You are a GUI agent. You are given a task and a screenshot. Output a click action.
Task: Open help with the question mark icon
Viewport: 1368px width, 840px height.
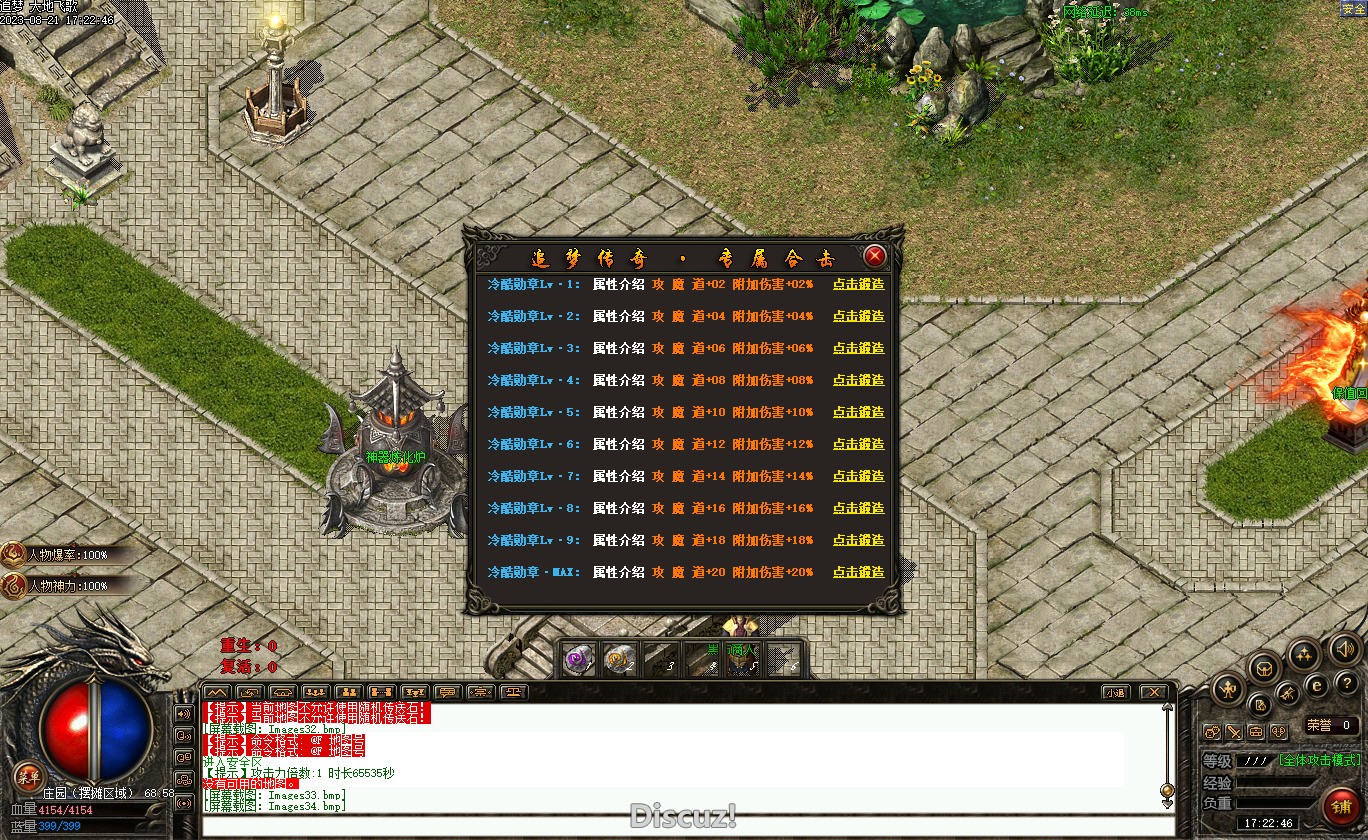(1346, 683)
